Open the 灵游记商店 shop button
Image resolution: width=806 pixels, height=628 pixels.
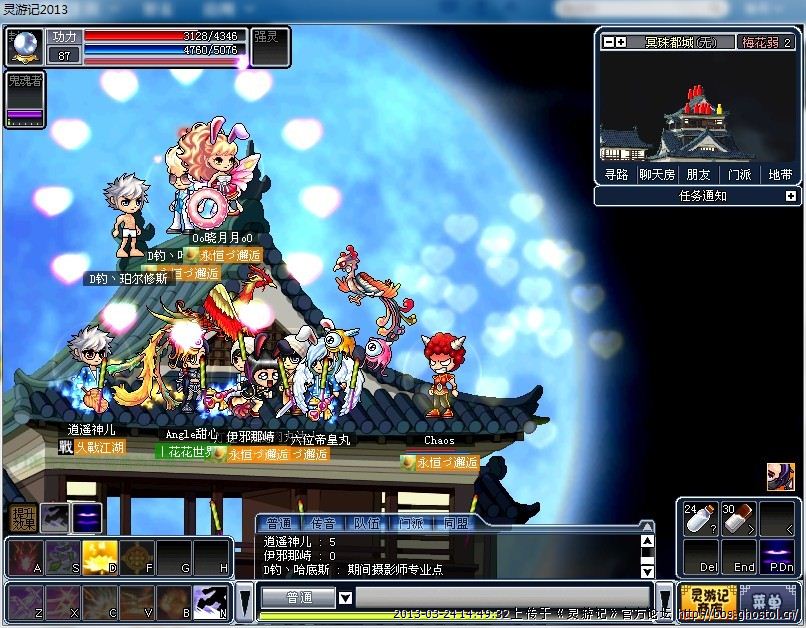point(707,600)
